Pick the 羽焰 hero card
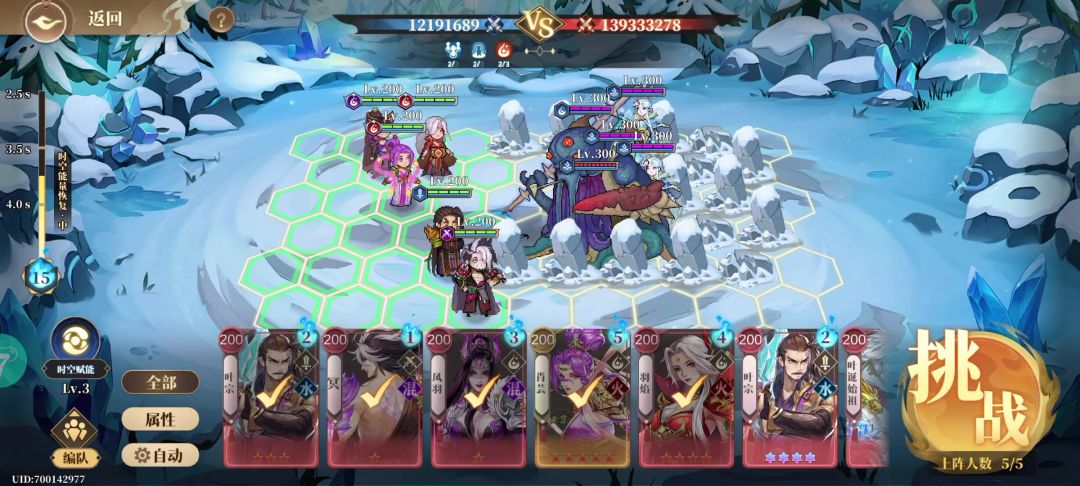Image resolution: width=1080 pixels, height=486 pixels. tap(684, 397)
